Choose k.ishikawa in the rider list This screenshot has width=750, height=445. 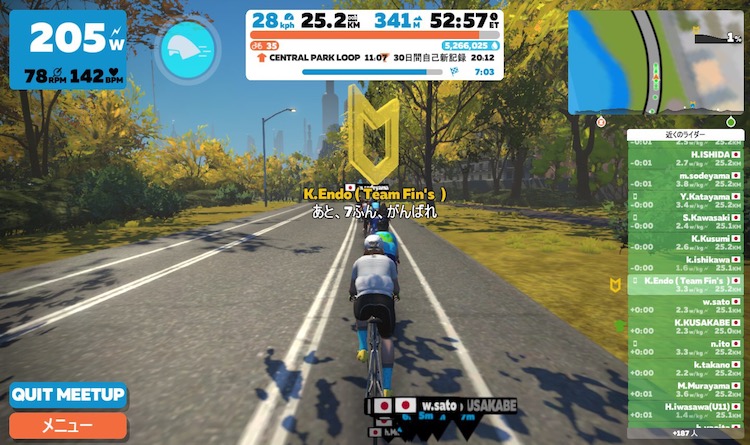[x=686, y=263]
